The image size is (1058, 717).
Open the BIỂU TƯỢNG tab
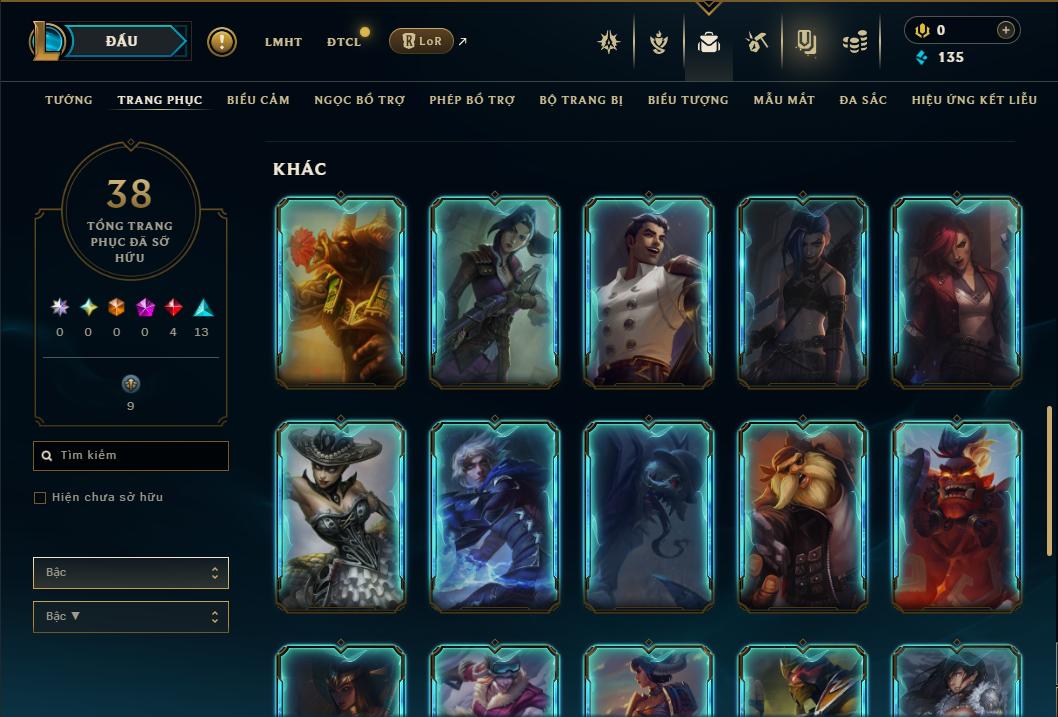[x=688, y=100]
